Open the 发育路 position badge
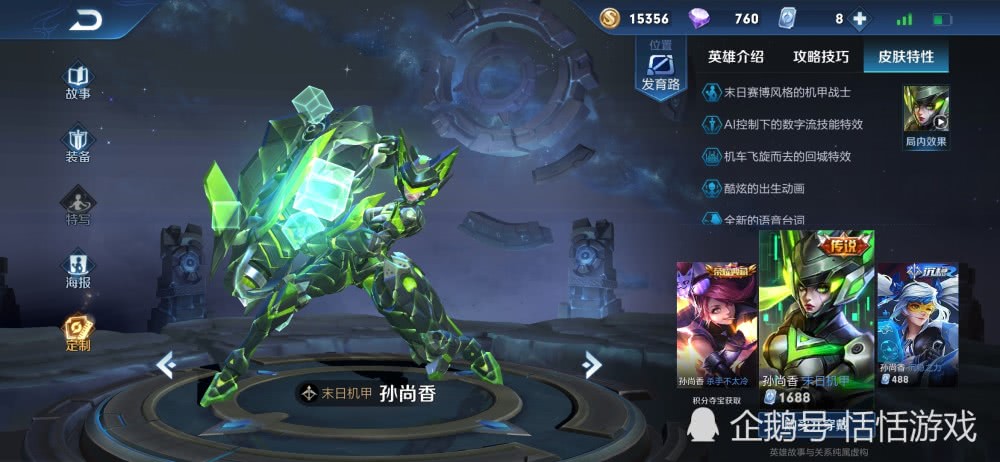 coord(660,68)
